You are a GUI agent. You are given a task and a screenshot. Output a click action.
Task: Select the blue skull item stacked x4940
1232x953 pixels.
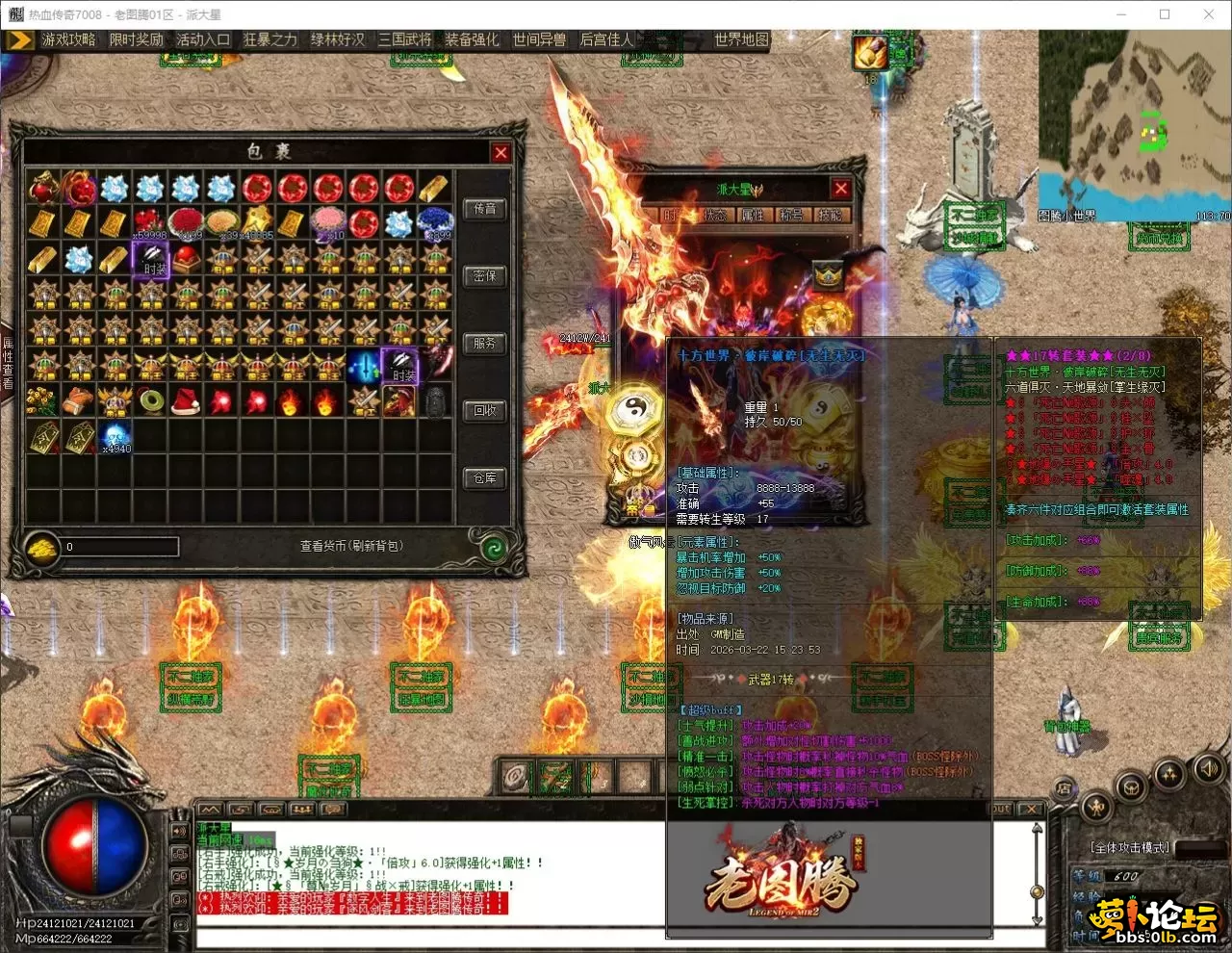click(115, 435)
